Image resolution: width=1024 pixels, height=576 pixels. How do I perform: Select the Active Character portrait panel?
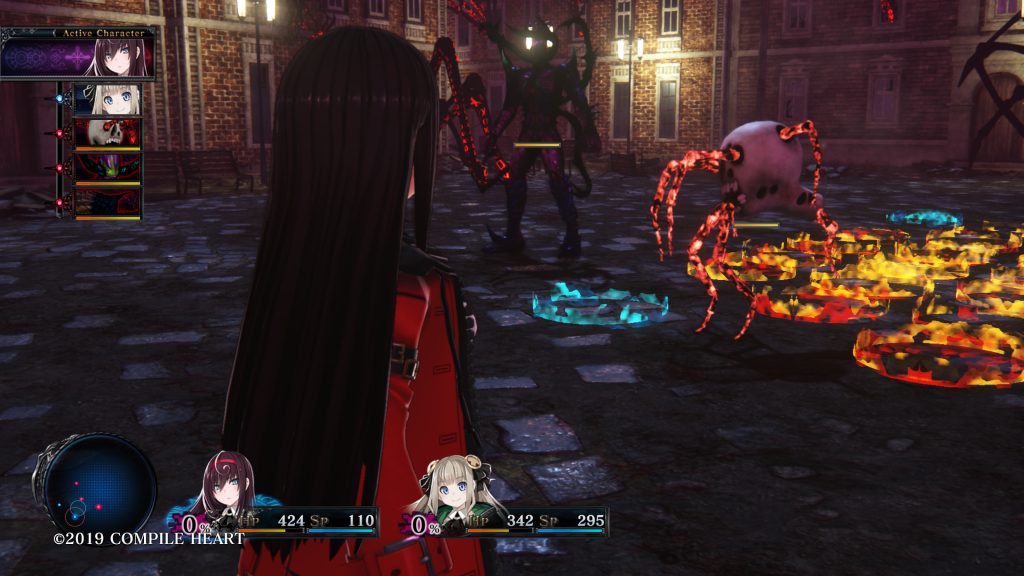click(80, 54)
